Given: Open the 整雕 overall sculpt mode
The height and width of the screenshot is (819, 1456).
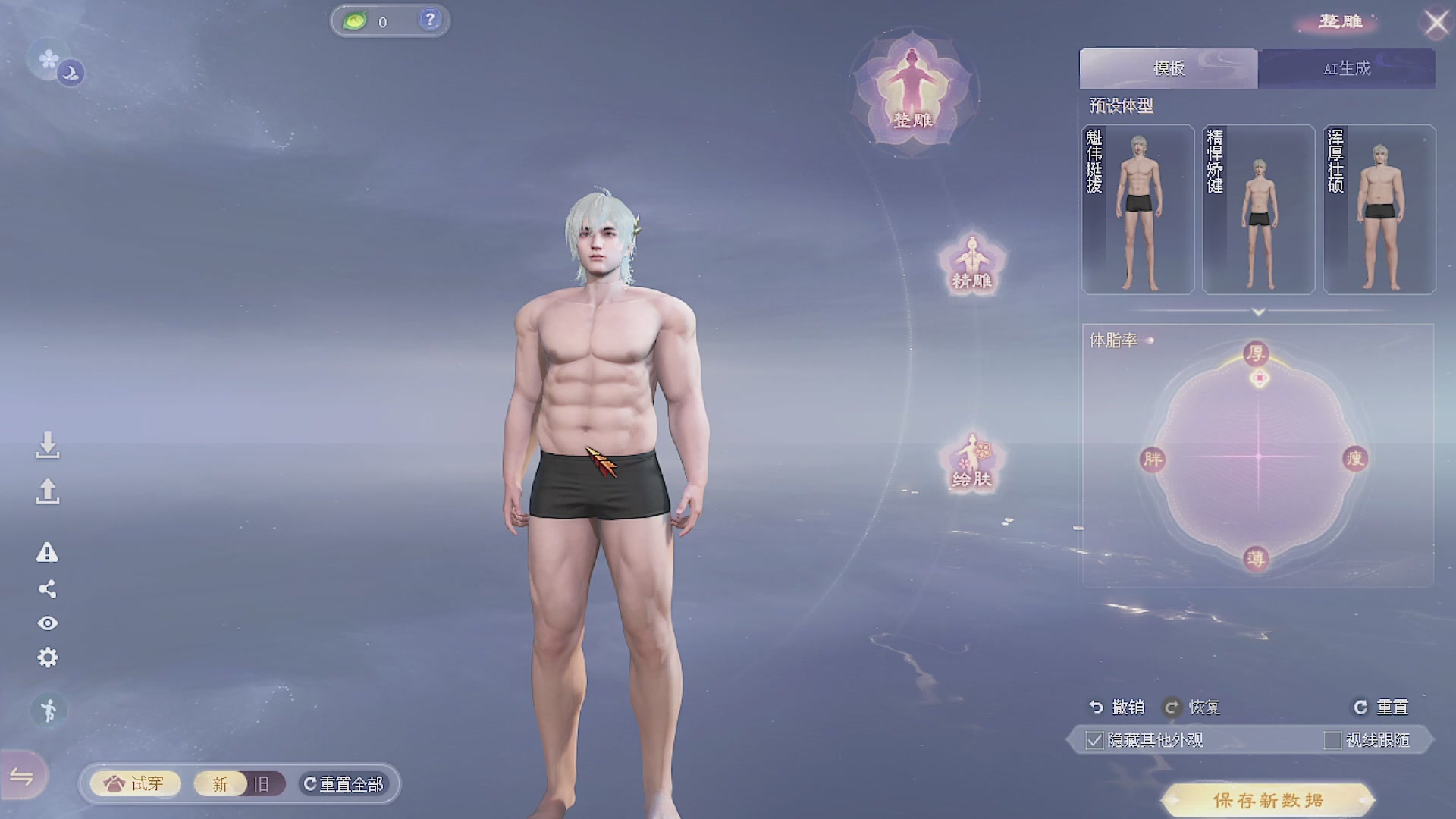Looking at the screenshot, I should click(x=913, y=95).
